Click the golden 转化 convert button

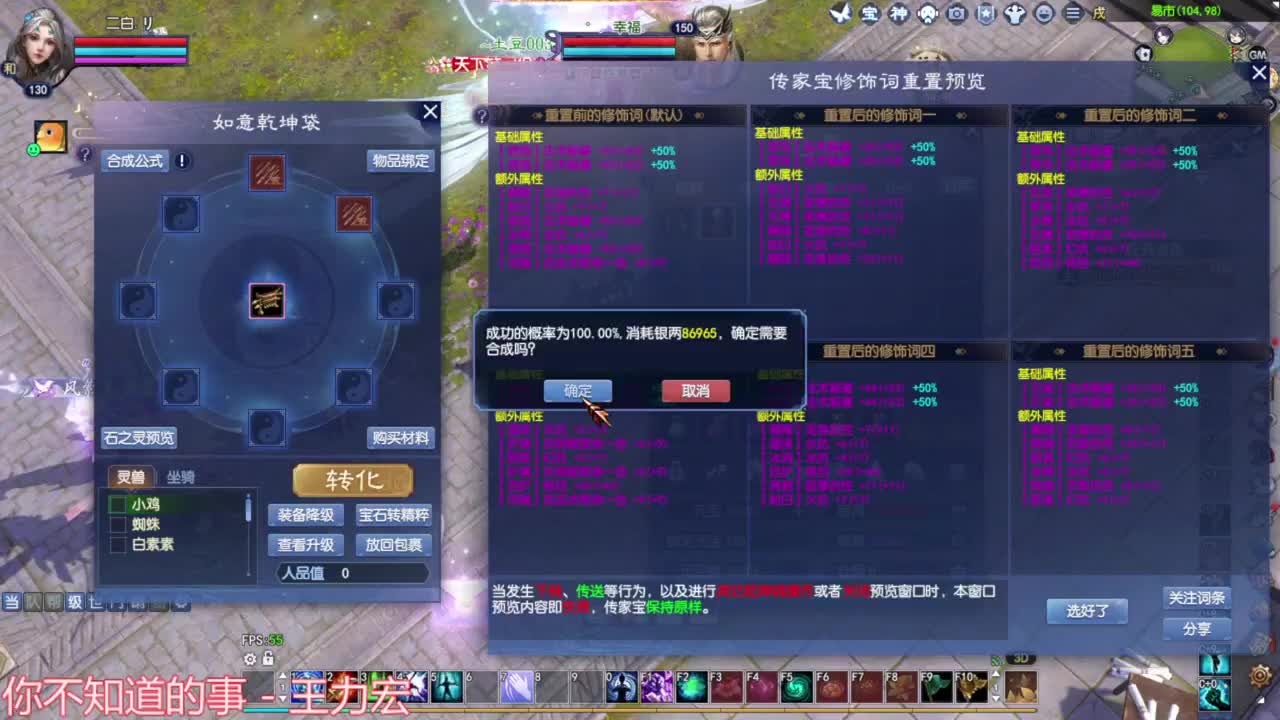[352, 480]
